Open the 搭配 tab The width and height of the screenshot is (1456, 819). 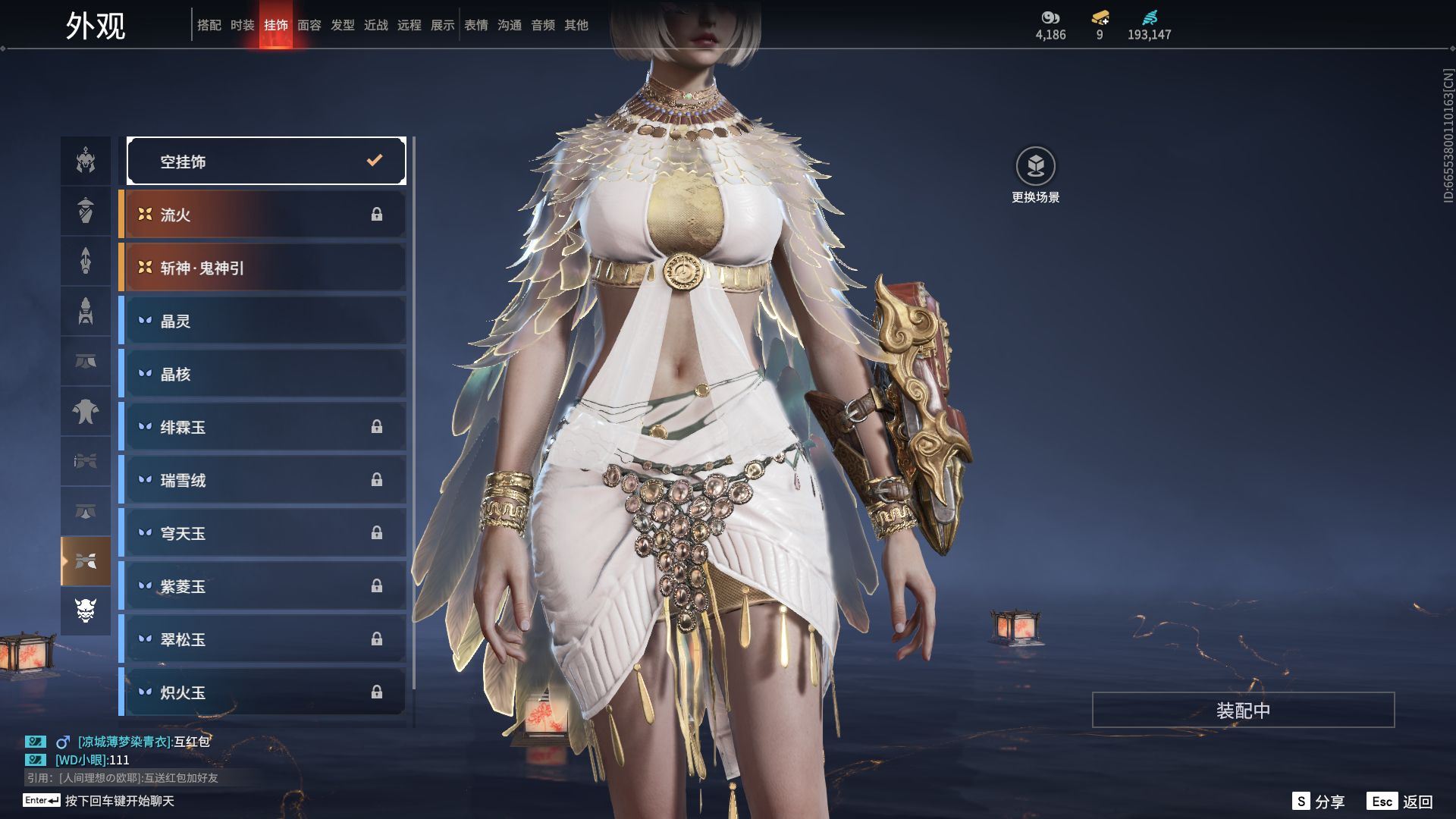209,25
